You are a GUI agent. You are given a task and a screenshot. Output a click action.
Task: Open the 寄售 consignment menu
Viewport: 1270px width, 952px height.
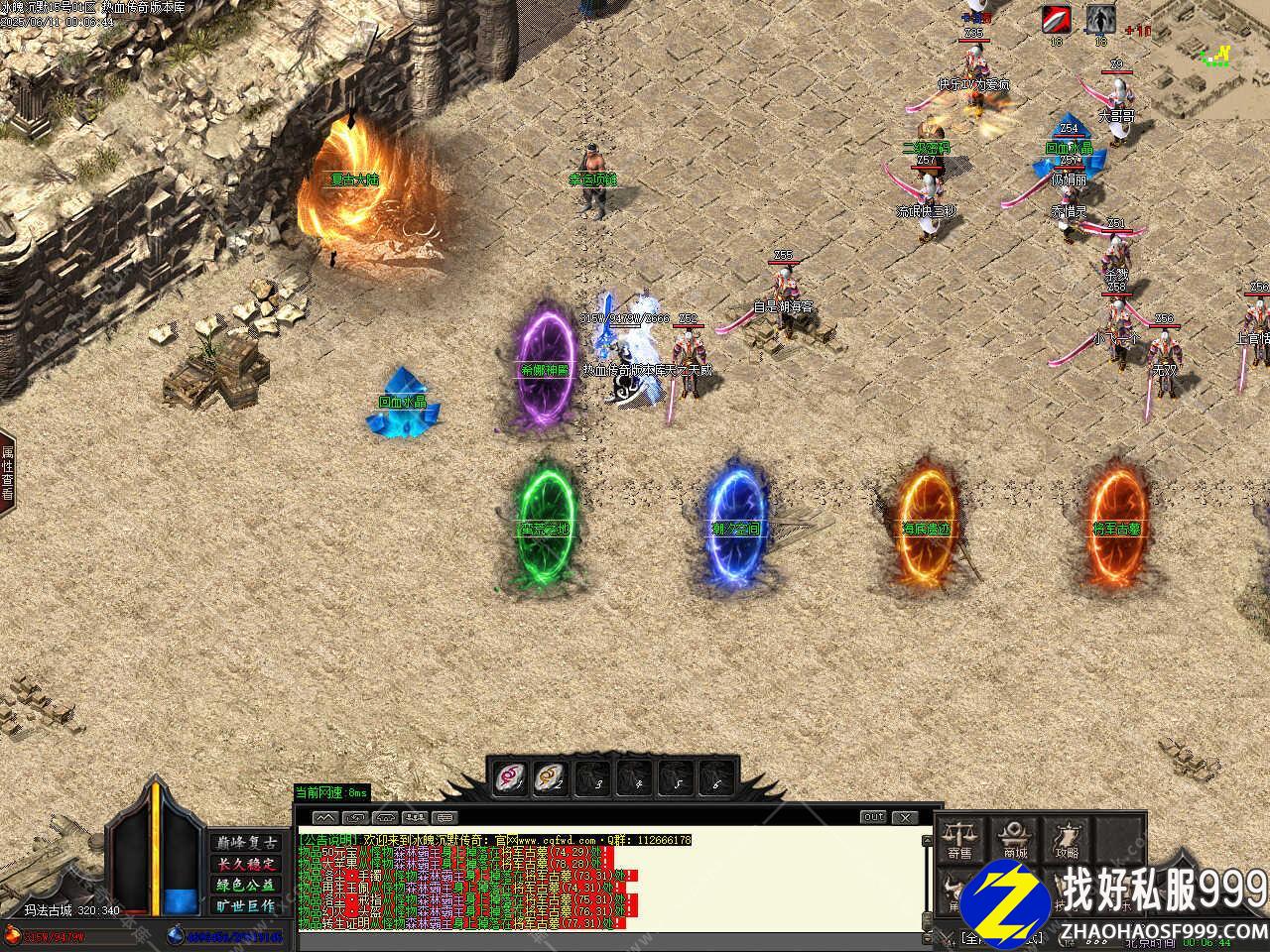pos(959,838)
